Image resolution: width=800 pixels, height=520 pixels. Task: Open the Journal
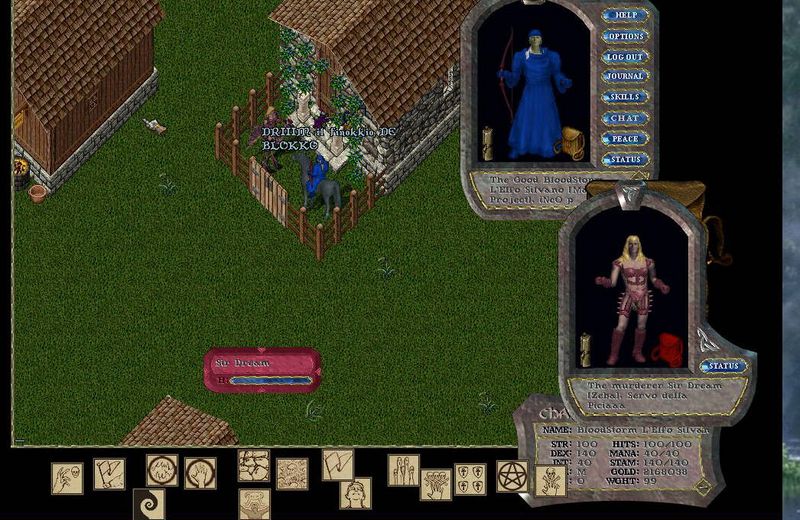coord(625,77)
